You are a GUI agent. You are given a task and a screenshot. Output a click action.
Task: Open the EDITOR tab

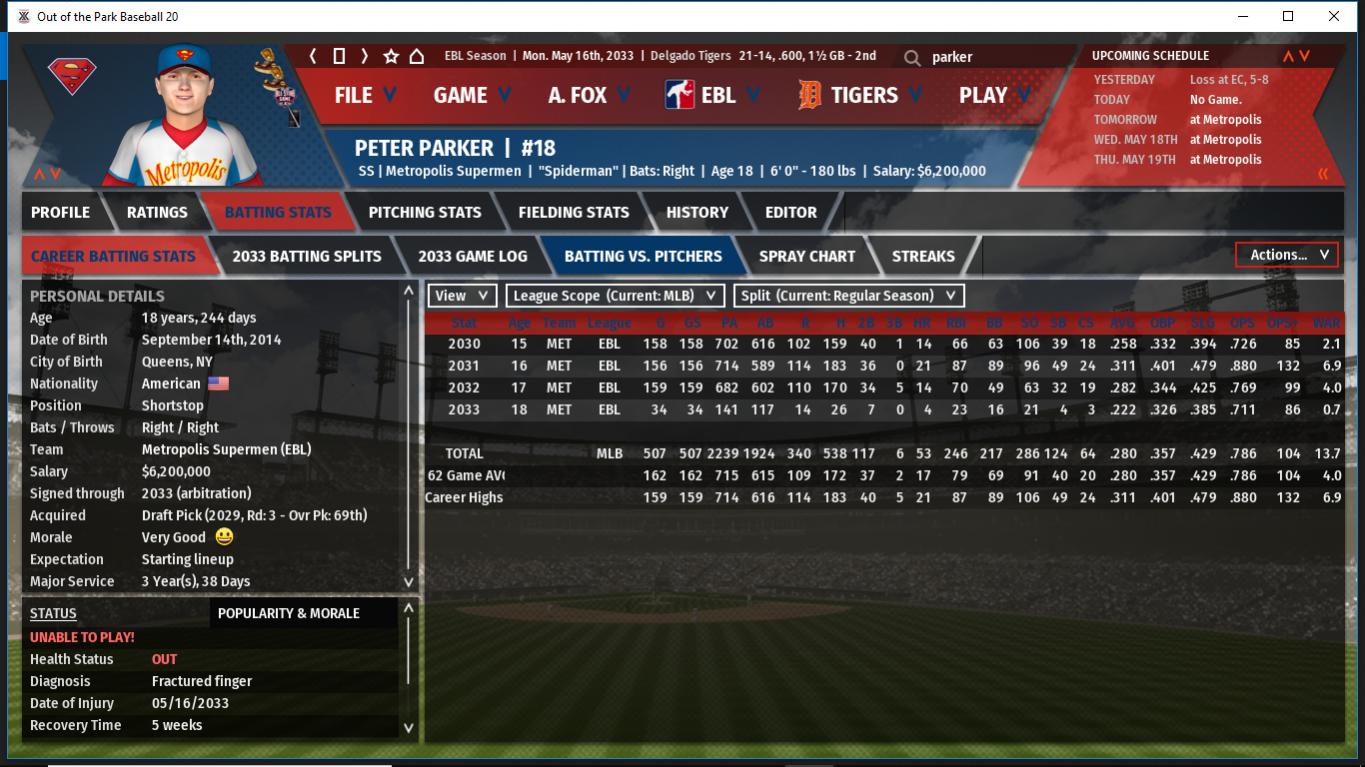(791, 212)
